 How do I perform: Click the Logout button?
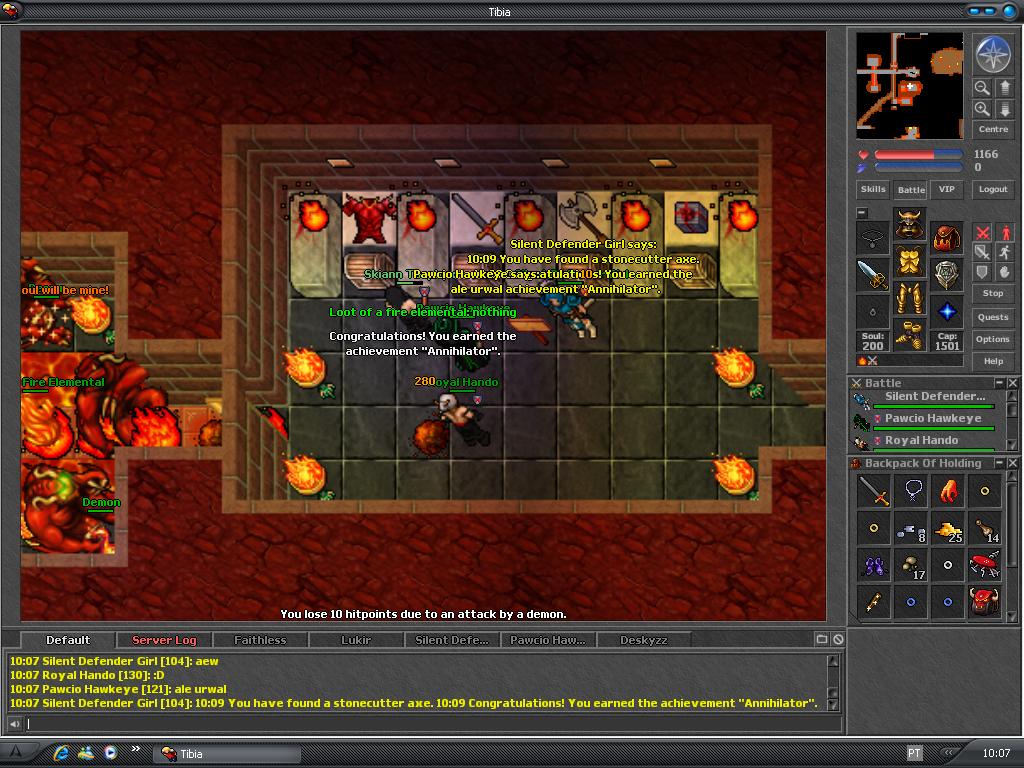point(993,189)
